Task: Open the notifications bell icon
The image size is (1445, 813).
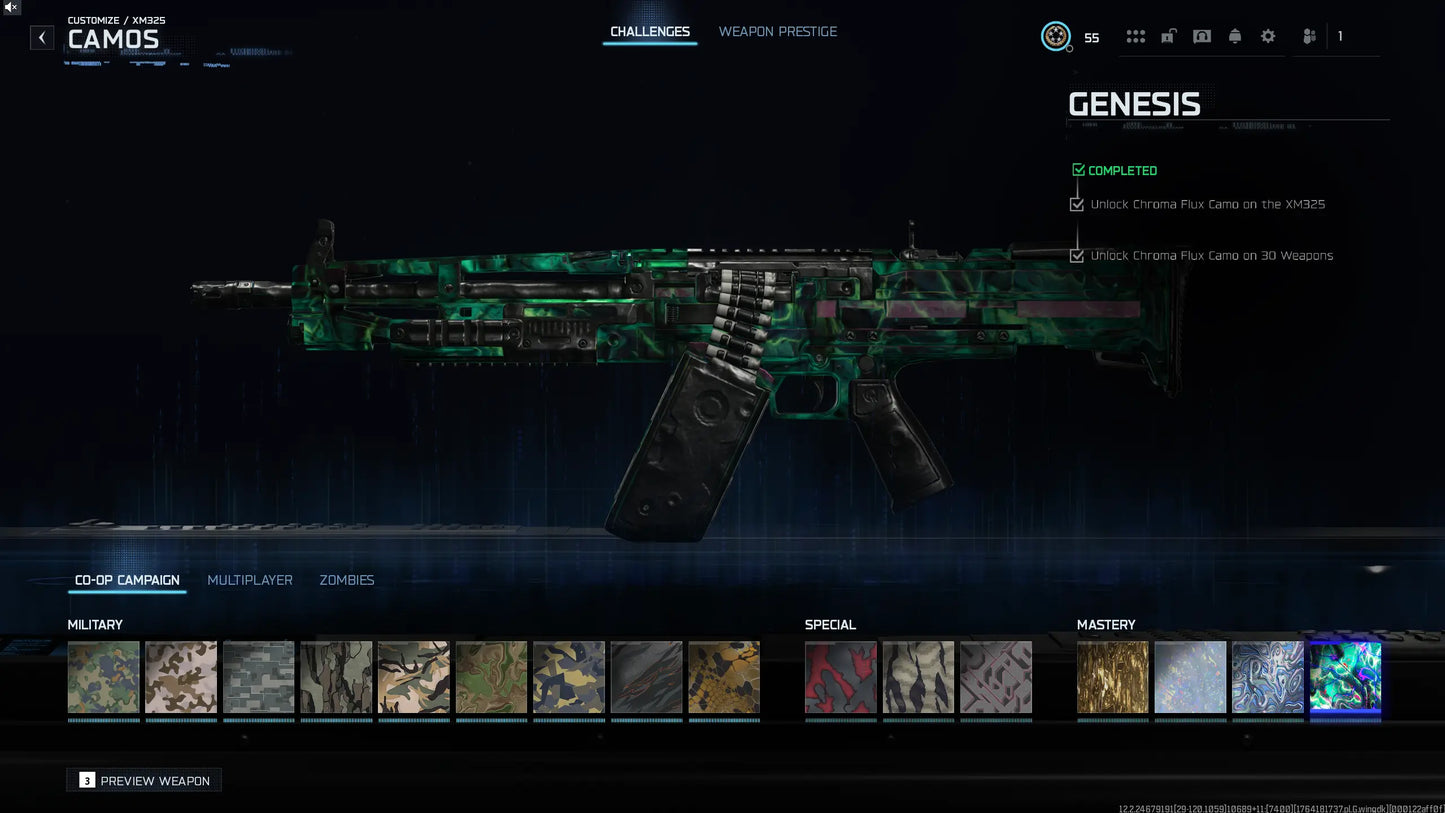Action: click(1234, 36)
